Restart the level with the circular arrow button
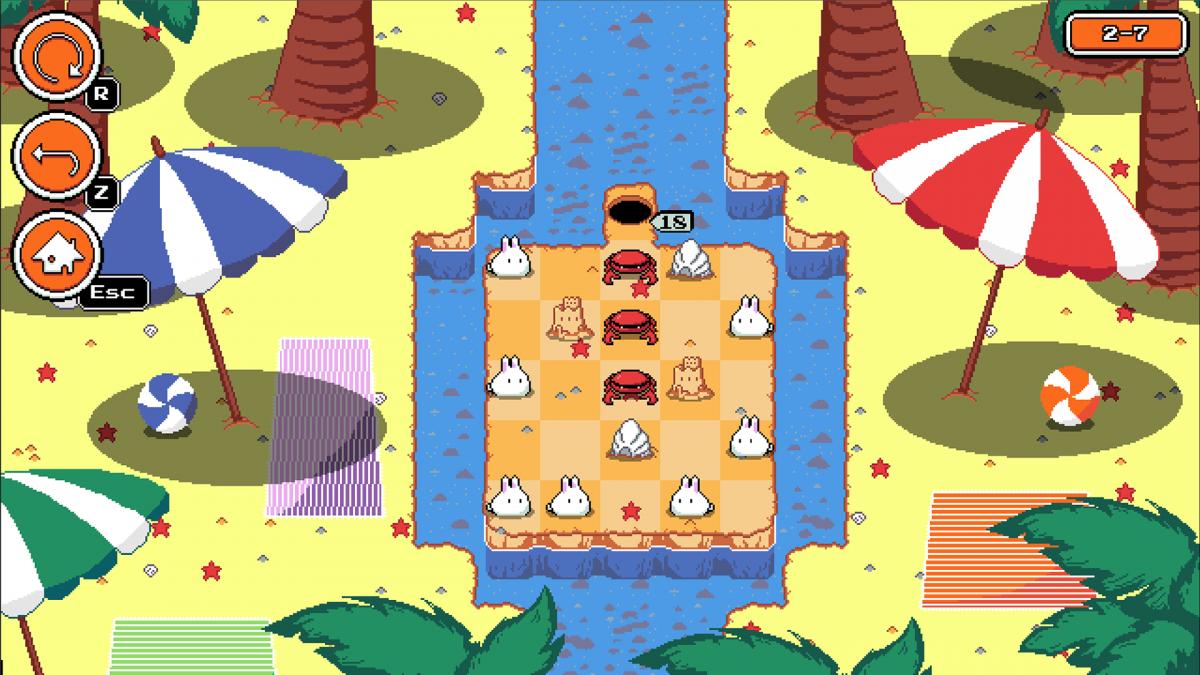1200x675 pixels. tap(56, 57)
